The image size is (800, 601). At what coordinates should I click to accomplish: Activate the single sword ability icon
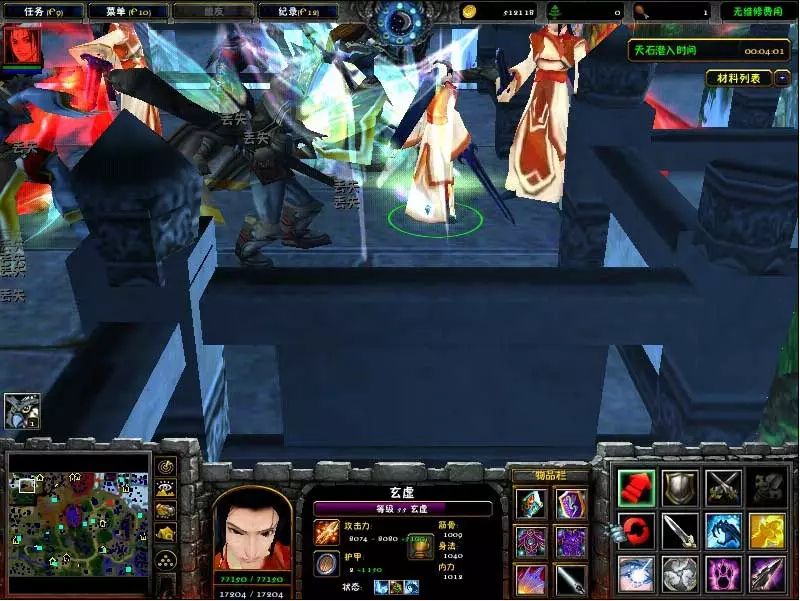(x=680, y=531)
